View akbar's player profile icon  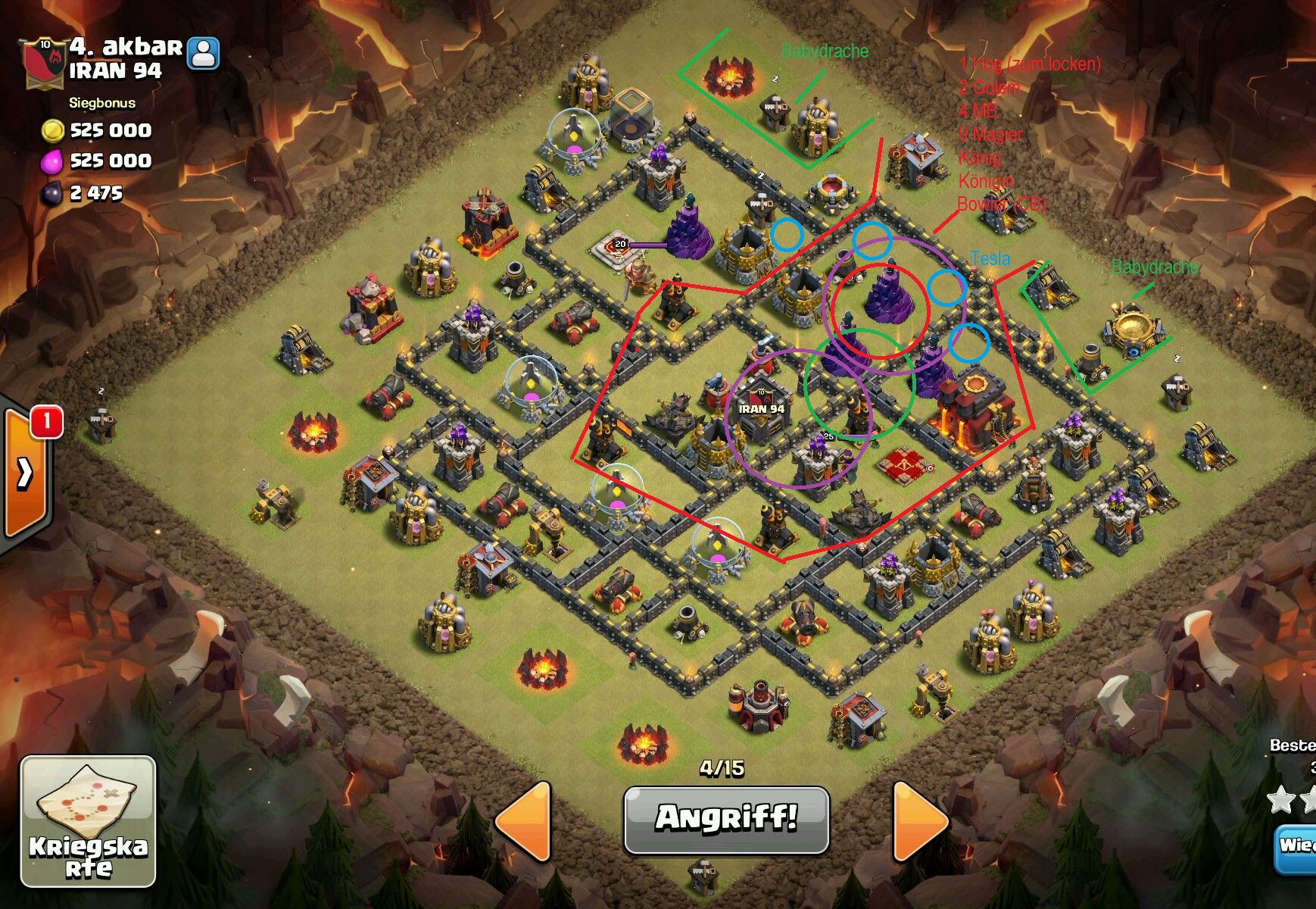[203, 53]
